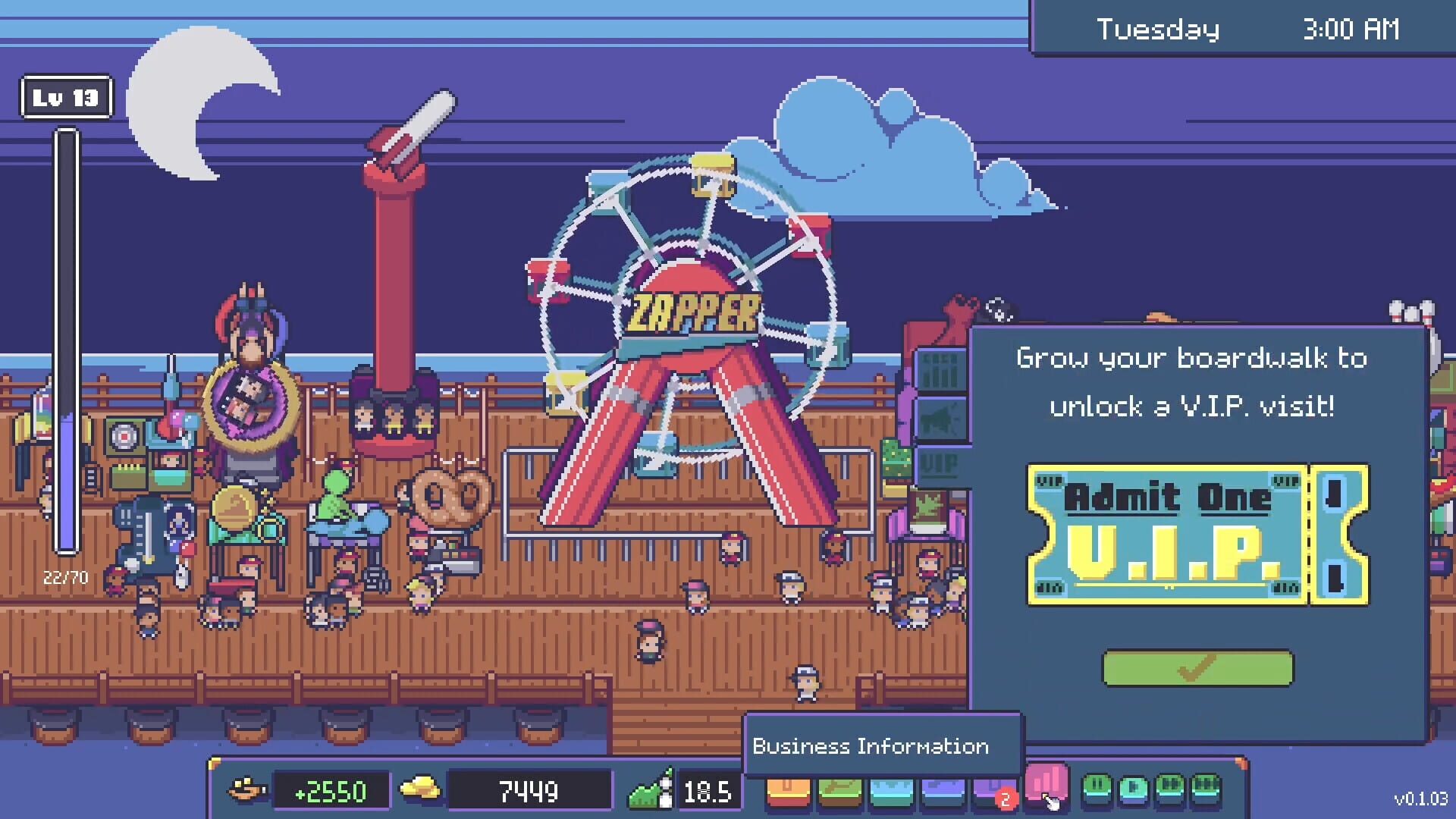This screenshot has height=819, width=1456.
Task: Pause the game with the pause button
Action: click(1096, 789)
